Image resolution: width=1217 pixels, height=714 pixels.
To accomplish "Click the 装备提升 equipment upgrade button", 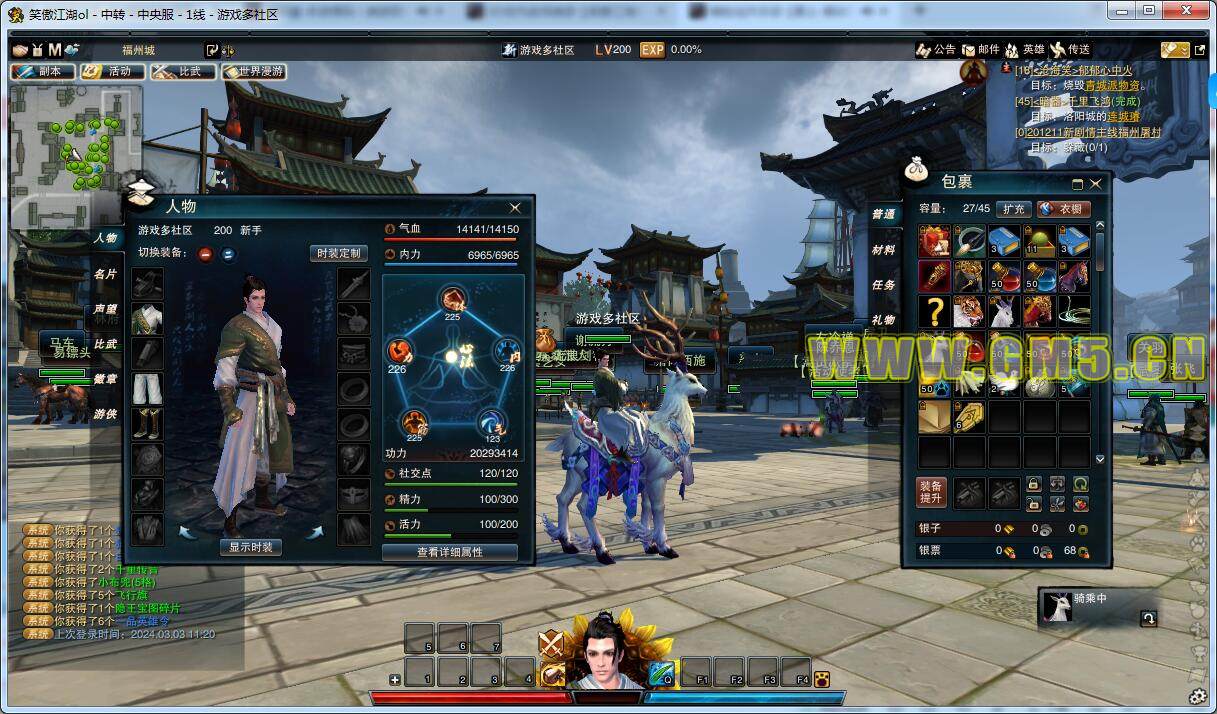I will click(931, 492).
